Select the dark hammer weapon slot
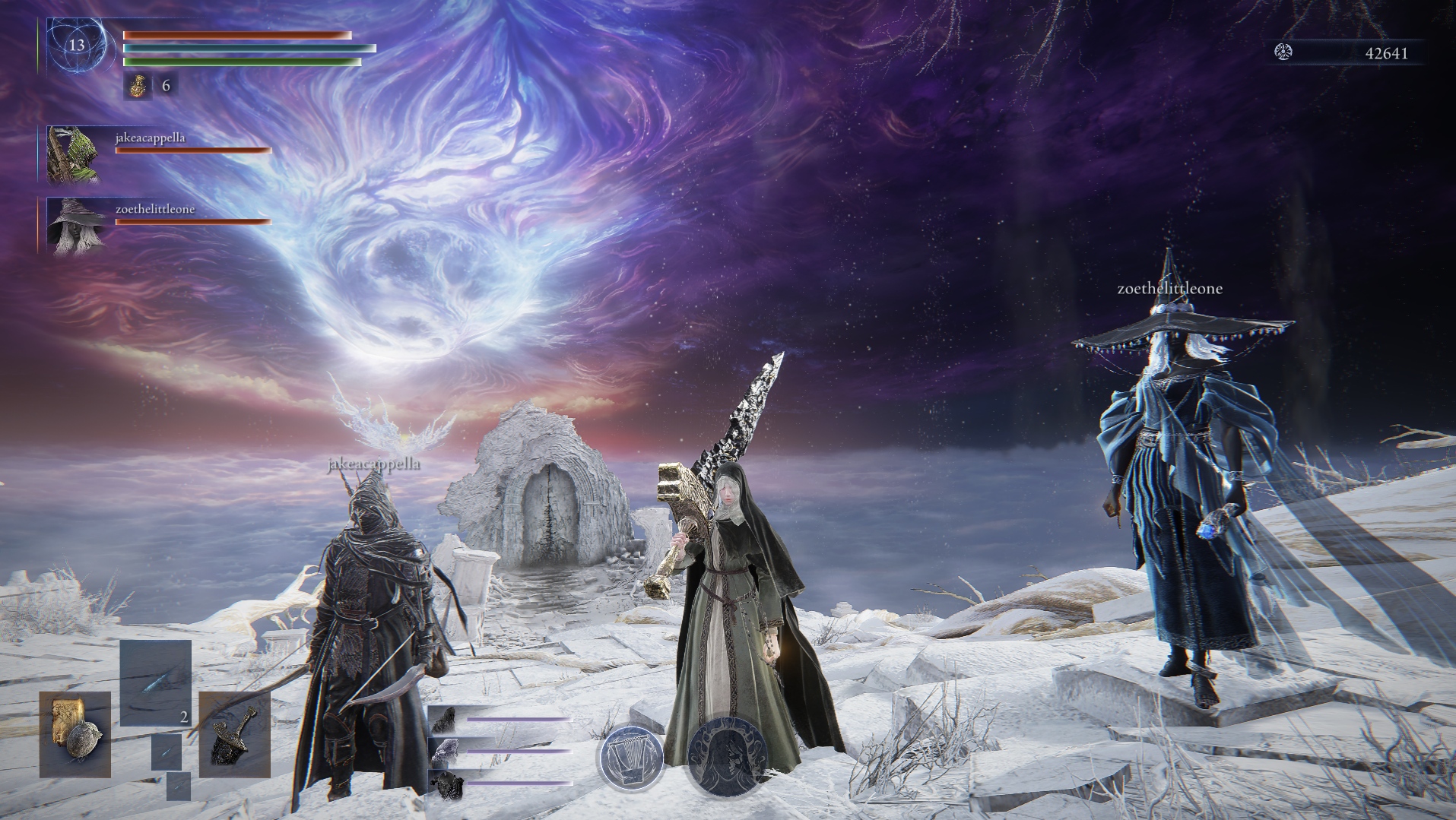 coord(234,734)
